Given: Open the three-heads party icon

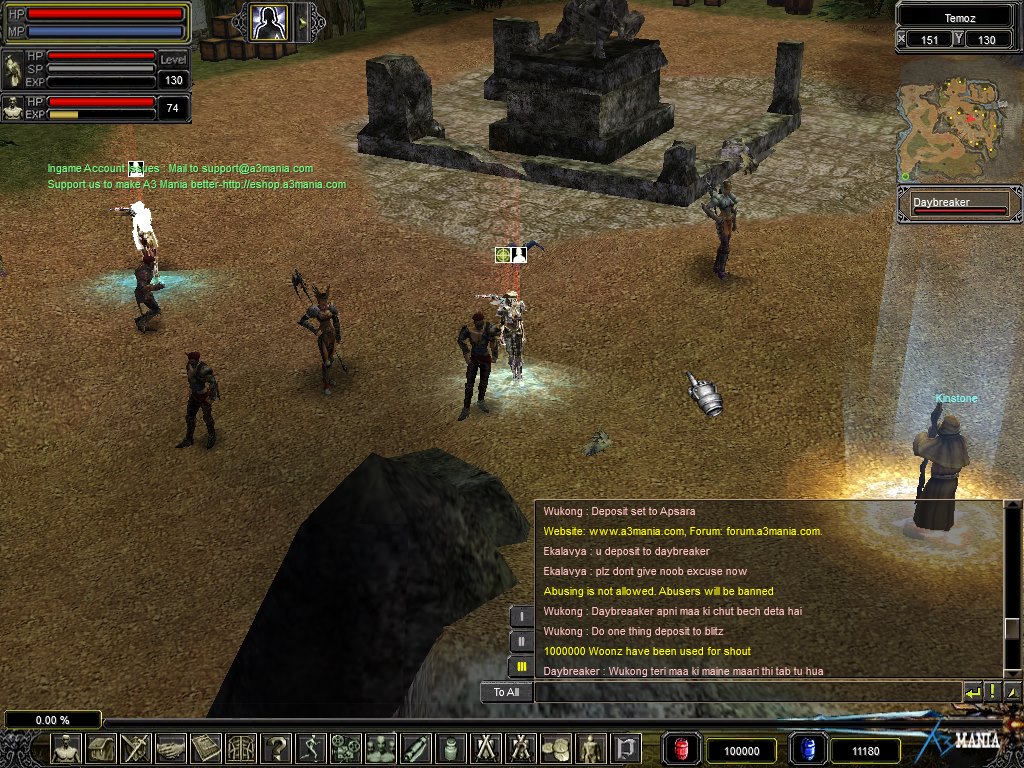Looking at the screenshot, I should pyautogui.click(x=381, y=748).
